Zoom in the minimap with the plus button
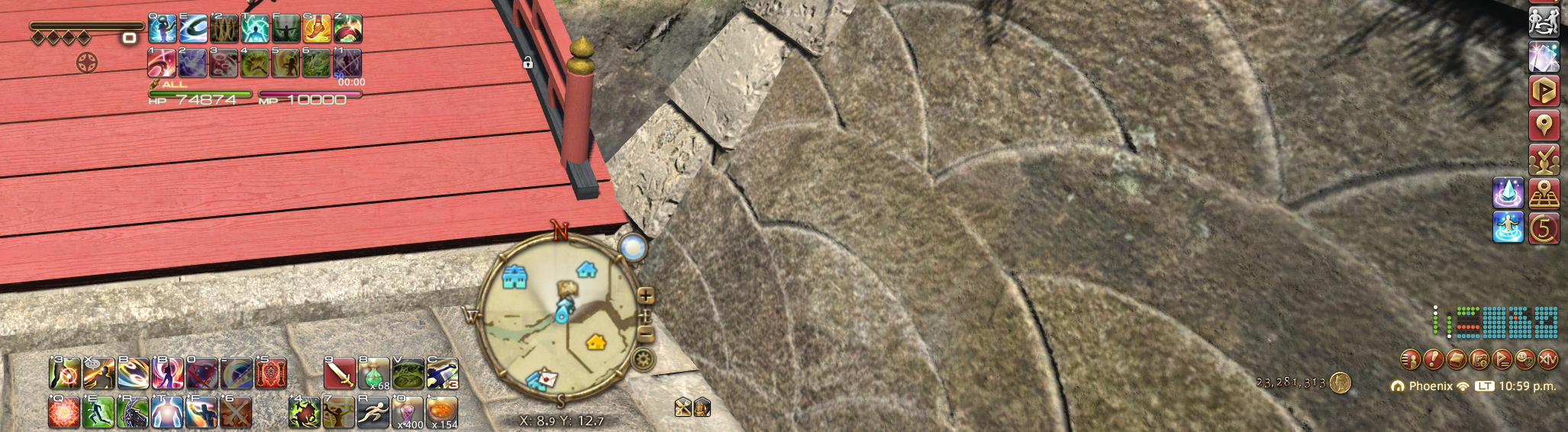Screen dimensions: 1568x432 pyautogui.click(x=646, y=296)
